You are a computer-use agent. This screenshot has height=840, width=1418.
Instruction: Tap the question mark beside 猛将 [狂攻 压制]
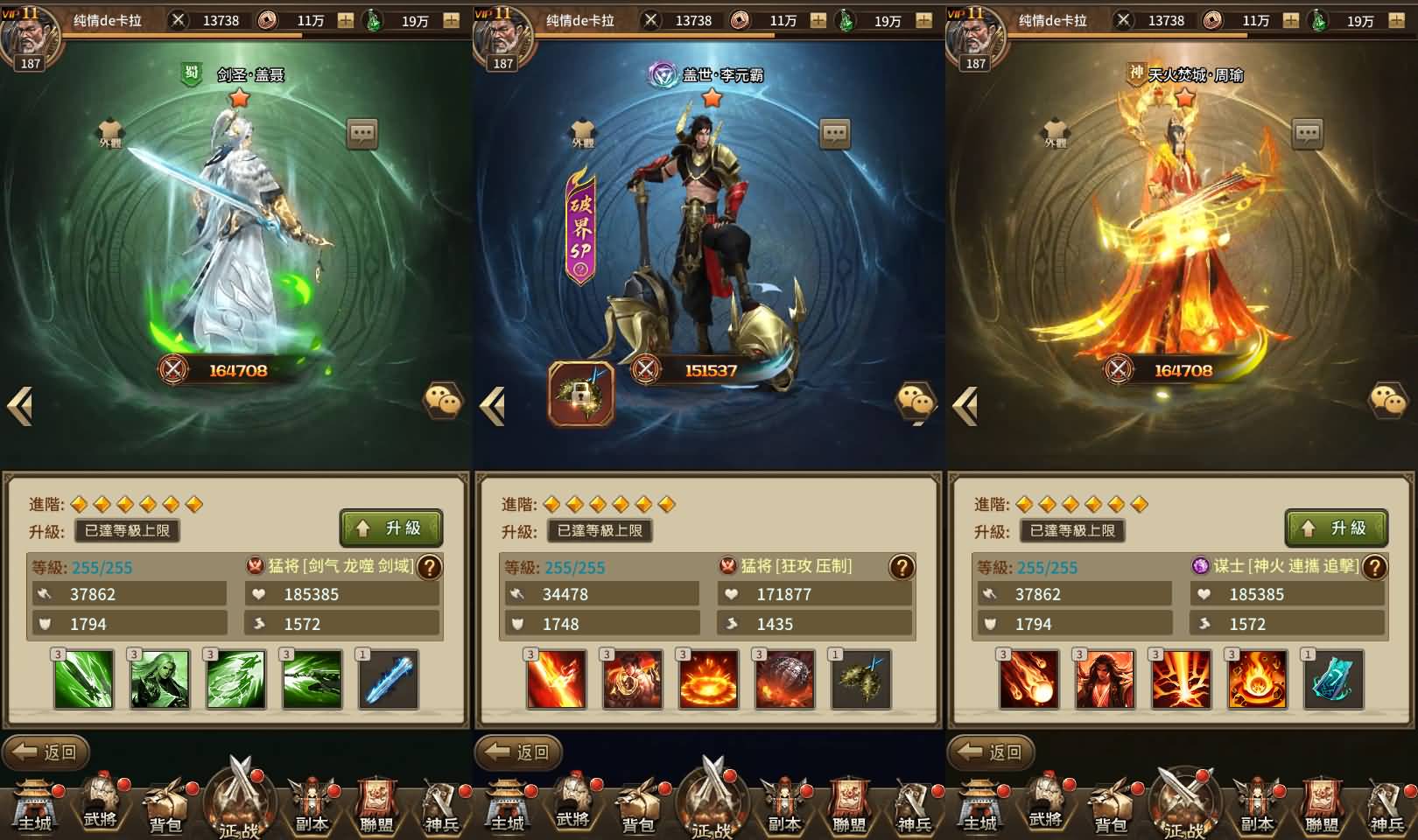pyautogui.click(x=902, y=567)
